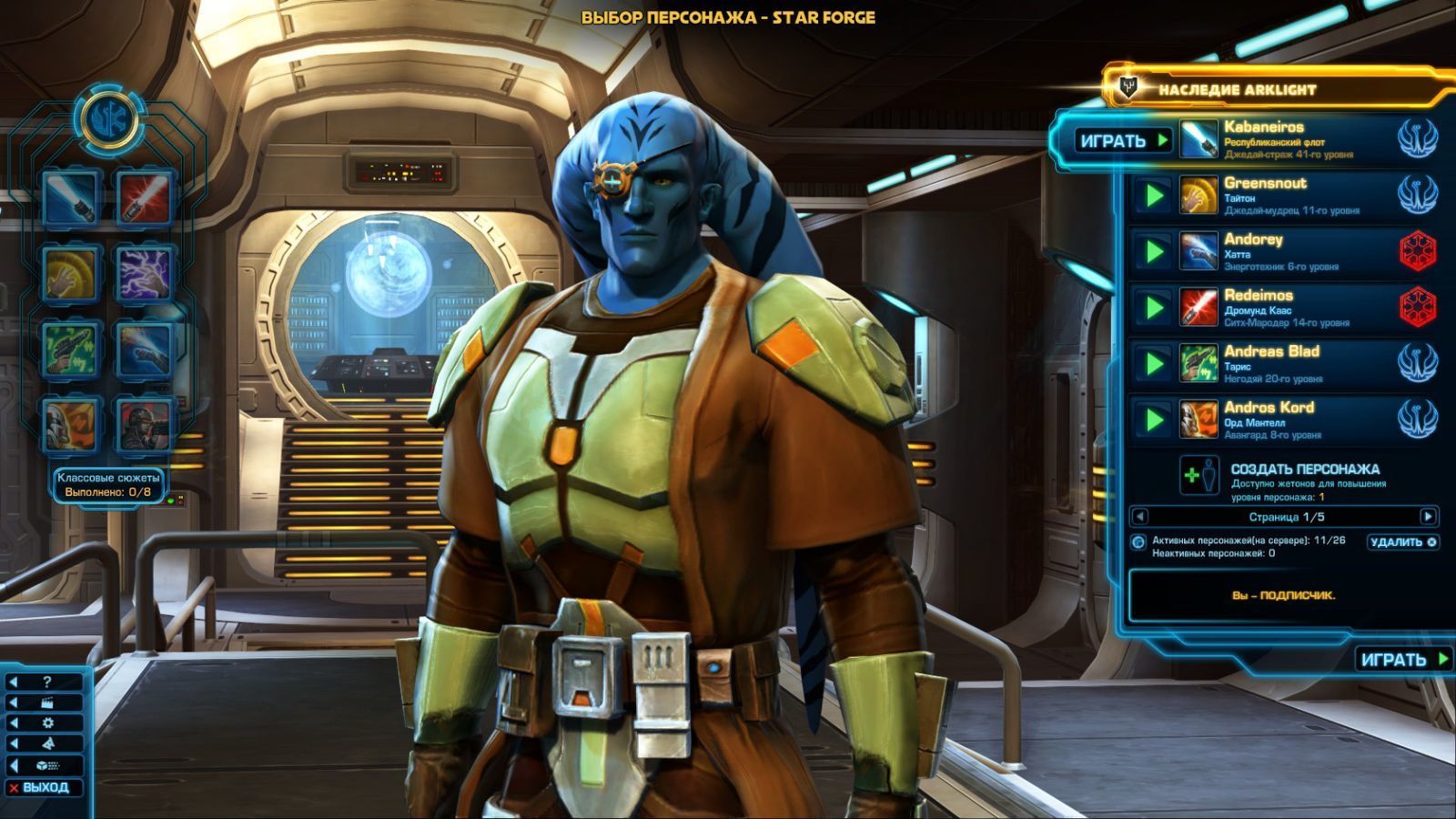Start the game with the bottom ИГРАТЬ button
The width and height of the screenshot is (1456, 819).
click(x=1402, y=660)
